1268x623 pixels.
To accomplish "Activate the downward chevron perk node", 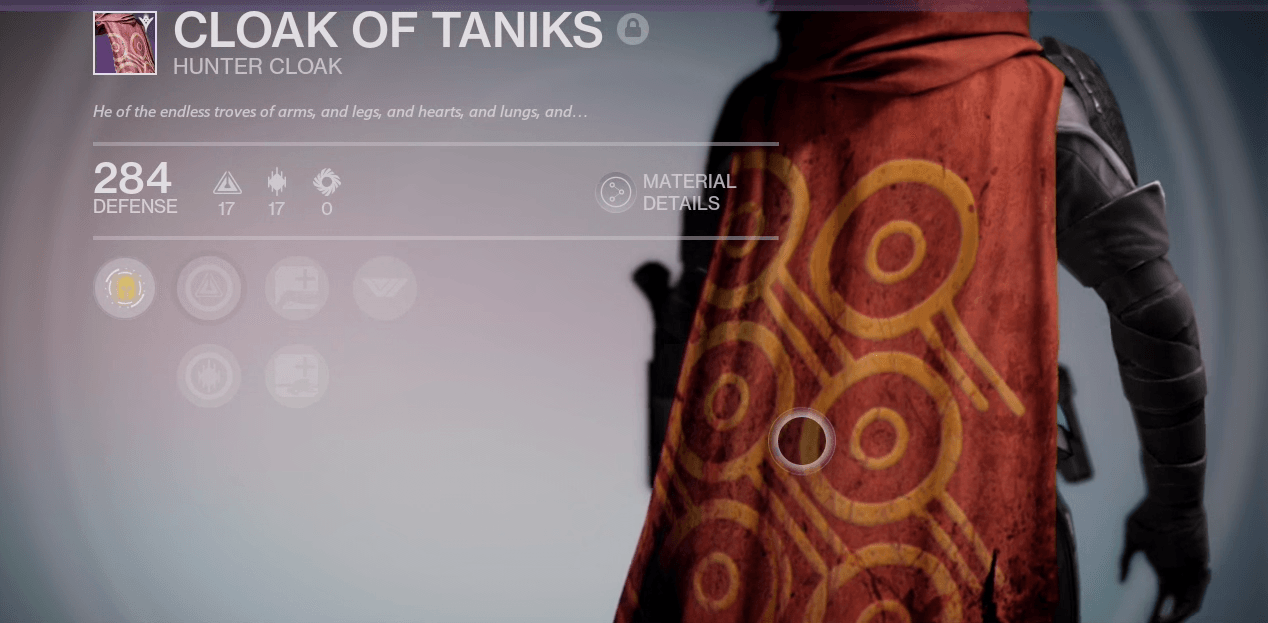I will 385,288.
